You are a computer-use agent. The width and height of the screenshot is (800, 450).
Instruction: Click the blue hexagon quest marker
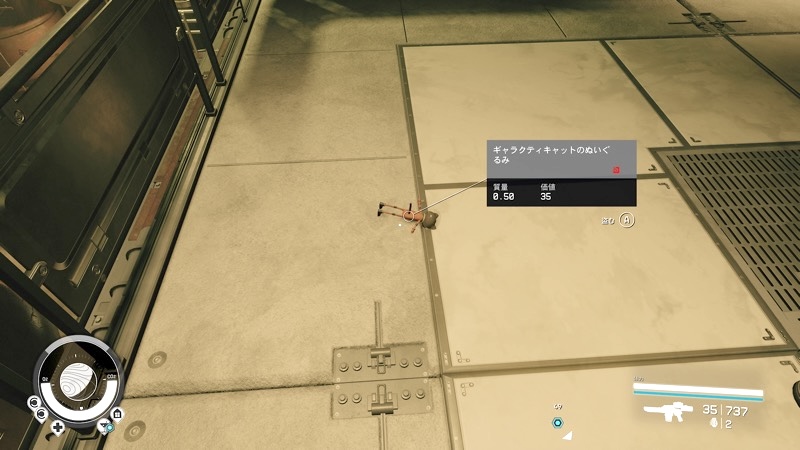[x=559, y=423]
